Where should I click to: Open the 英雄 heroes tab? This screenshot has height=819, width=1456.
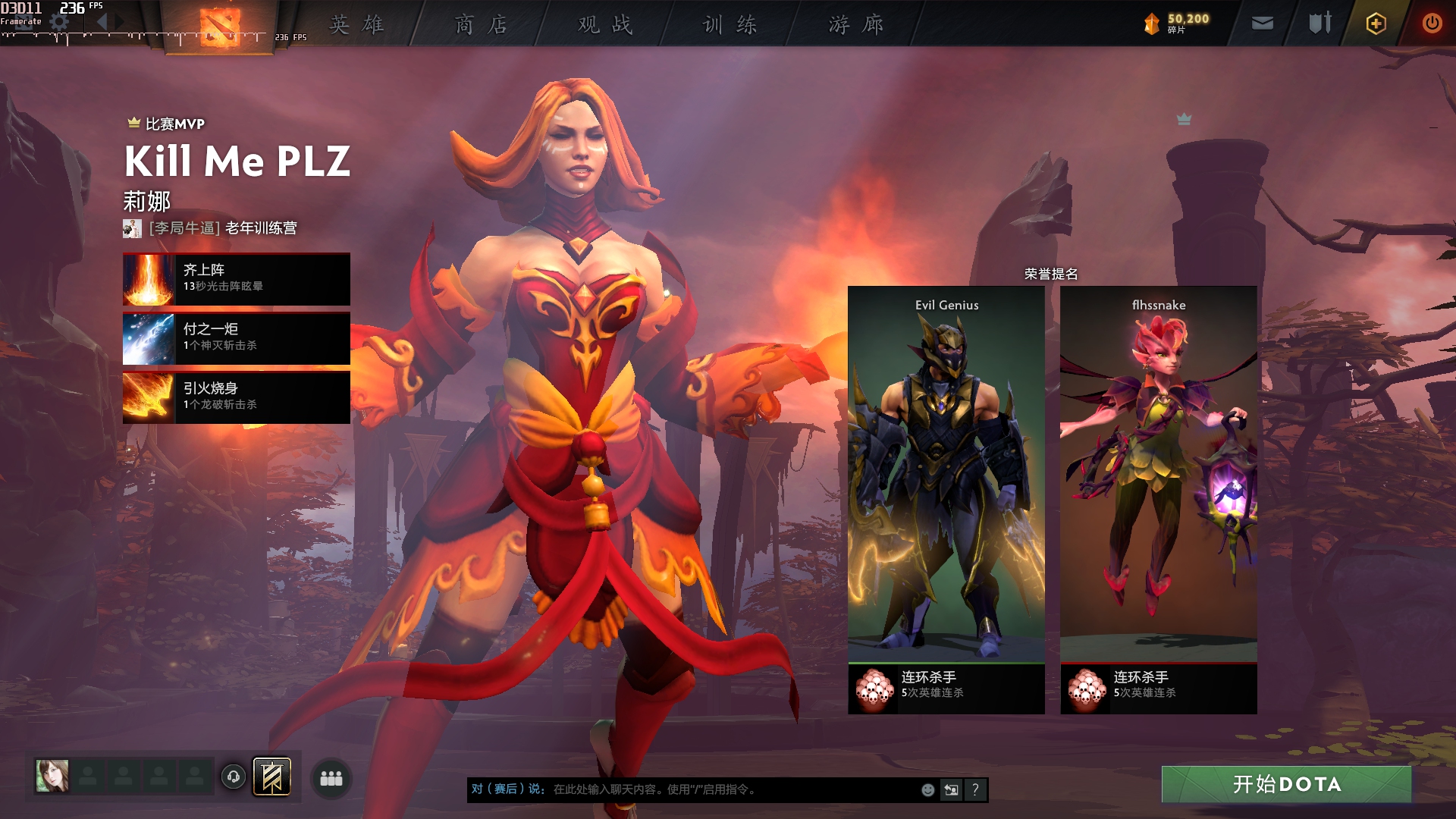[356, 25]
